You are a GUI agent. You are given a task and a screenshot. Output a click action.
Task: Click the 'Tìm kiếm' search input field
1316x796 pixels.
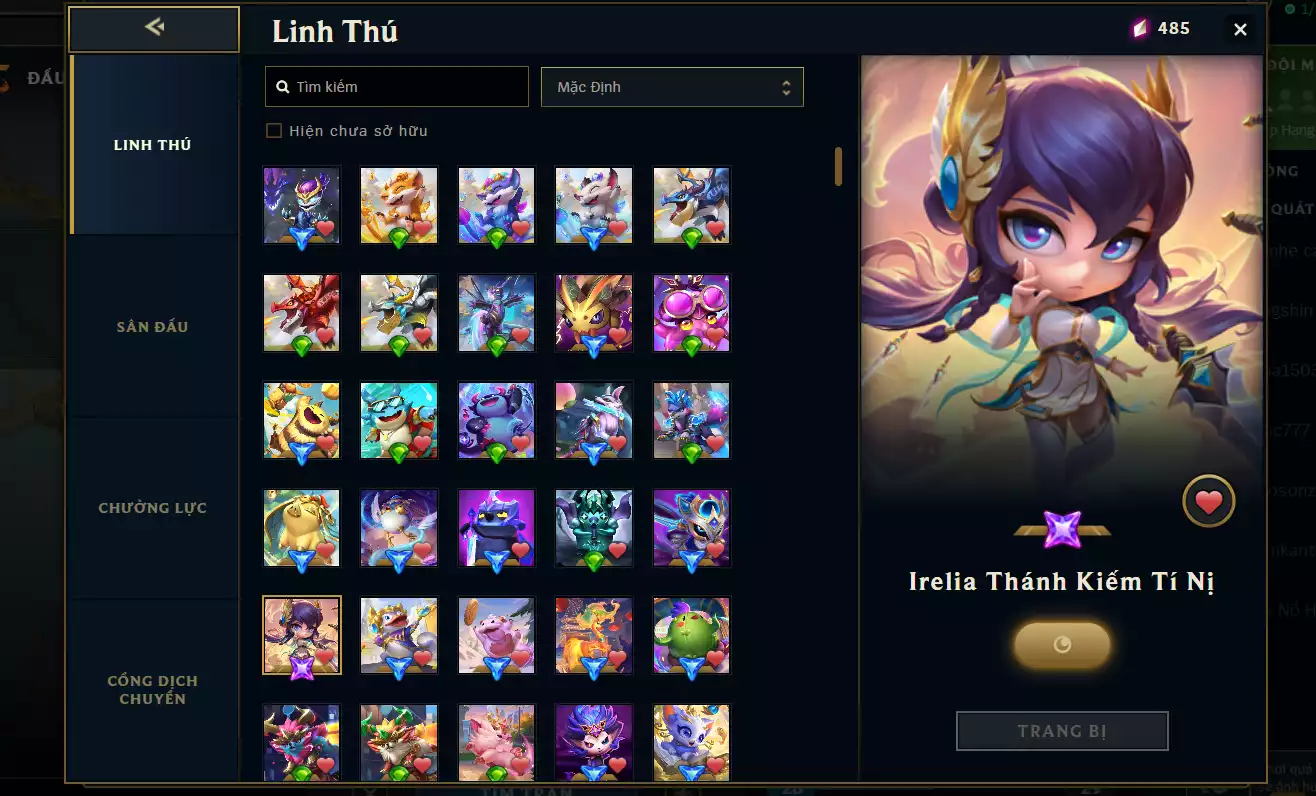click(x=400, y=86)
